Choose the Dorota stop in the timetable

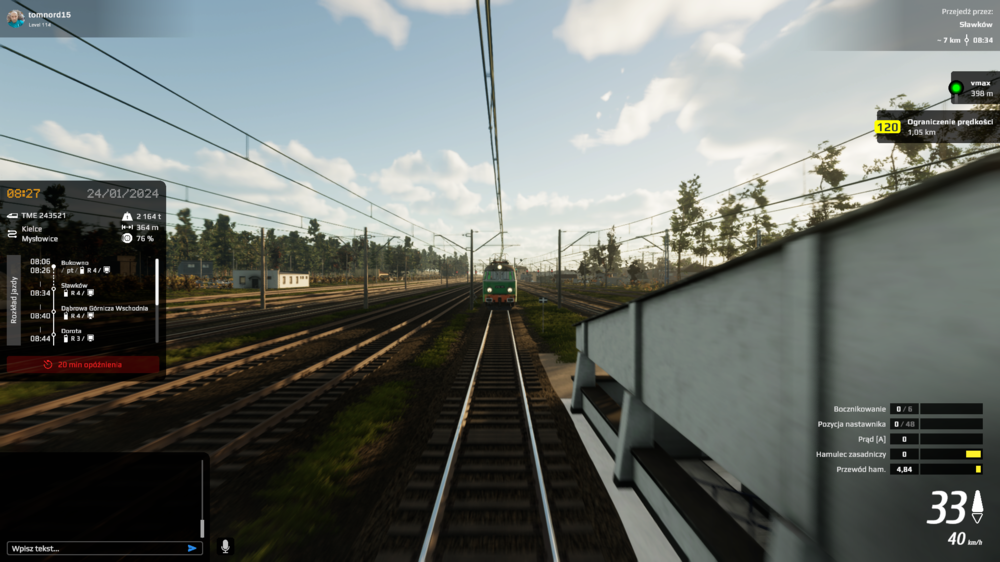click(72, 331)
